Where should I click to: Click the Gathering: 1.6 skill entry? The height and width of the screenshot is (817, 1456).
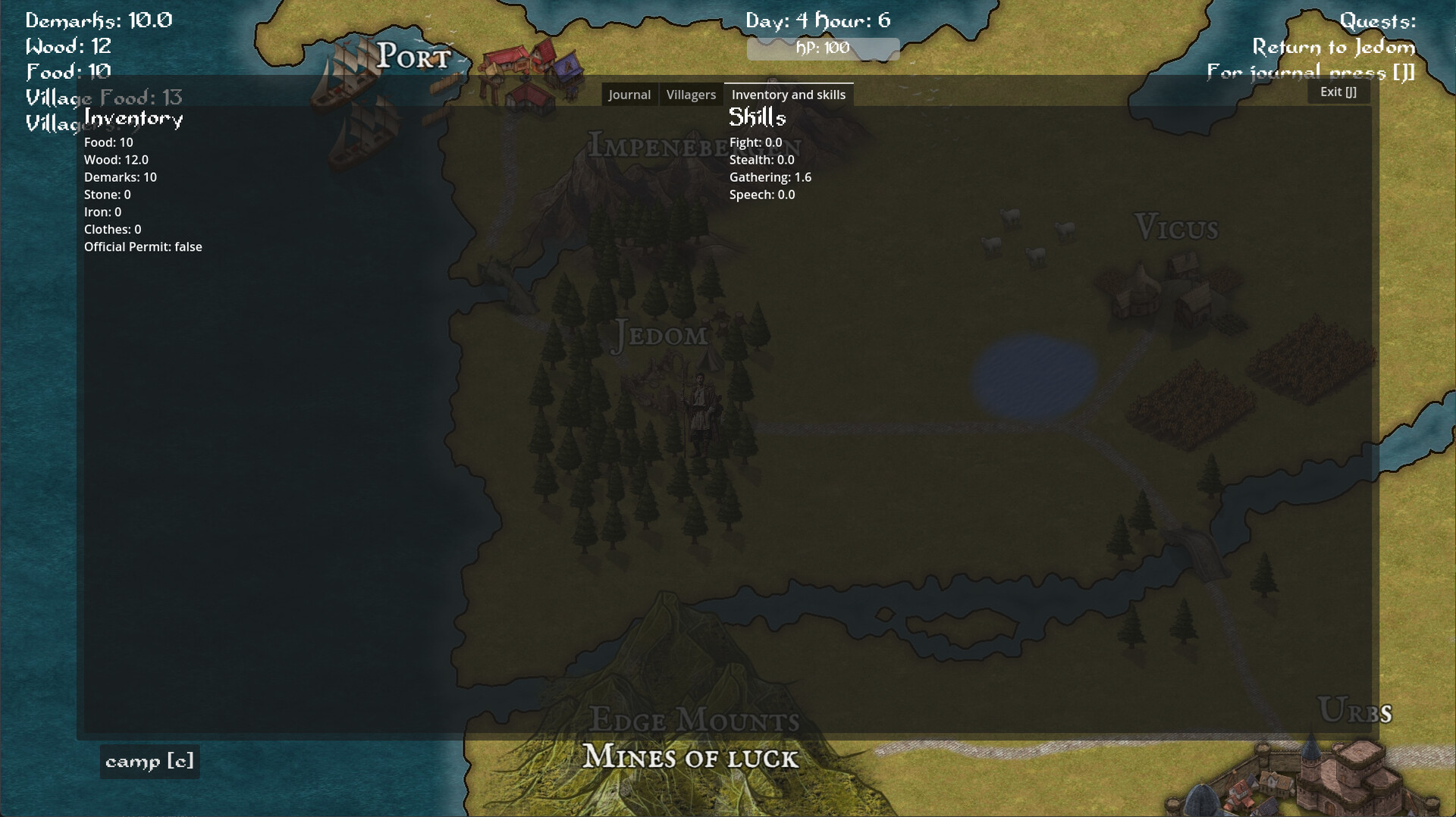pos(769,177)
